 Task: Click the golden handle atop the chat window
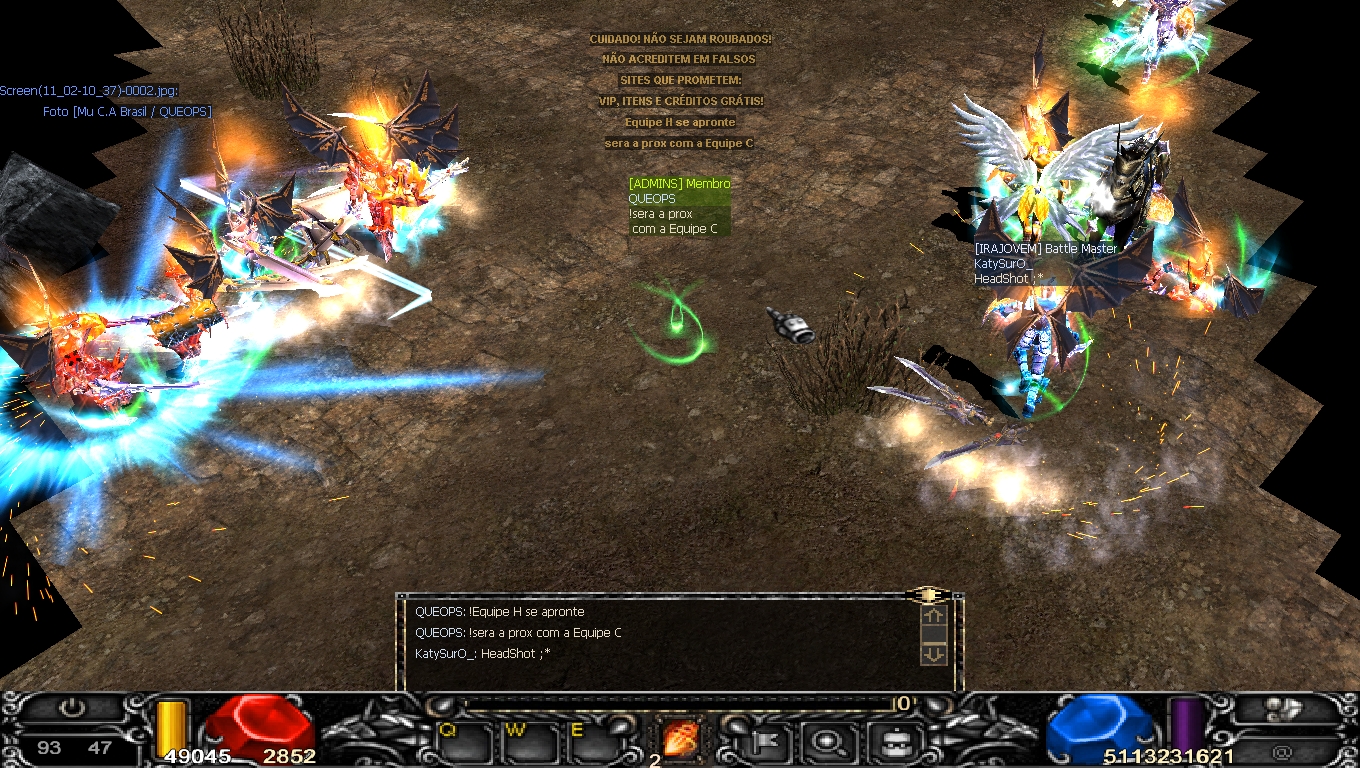[x=927, y=595]
